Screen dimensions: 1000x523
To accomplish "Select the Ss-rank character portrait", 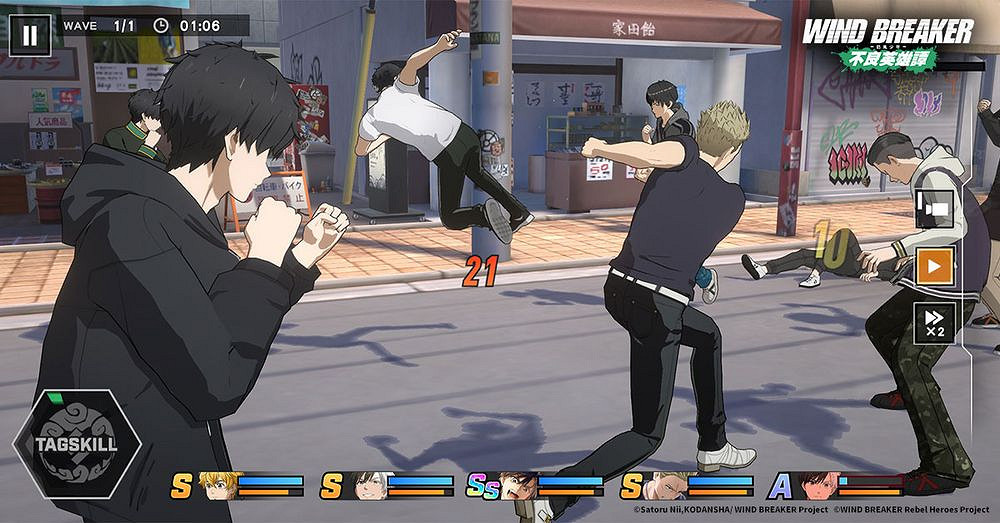I will click(x=516, y=486).
